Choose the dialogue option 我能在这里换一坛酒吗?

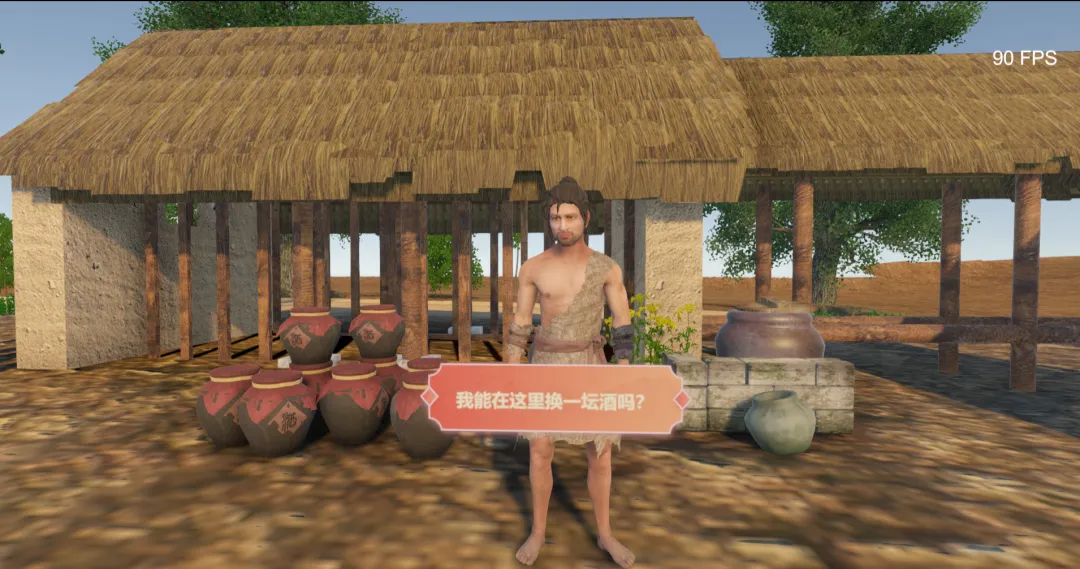[555, 400]
